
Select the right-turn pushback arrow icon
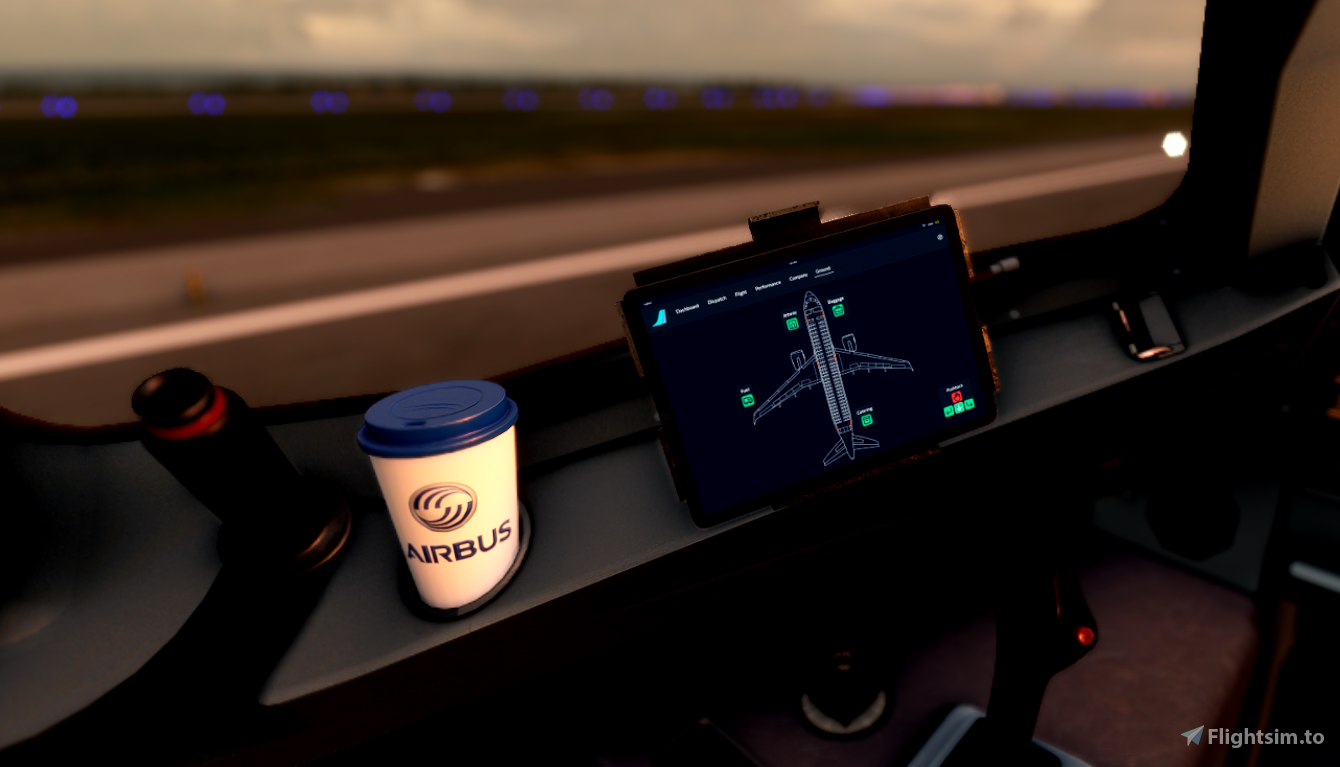969,405
